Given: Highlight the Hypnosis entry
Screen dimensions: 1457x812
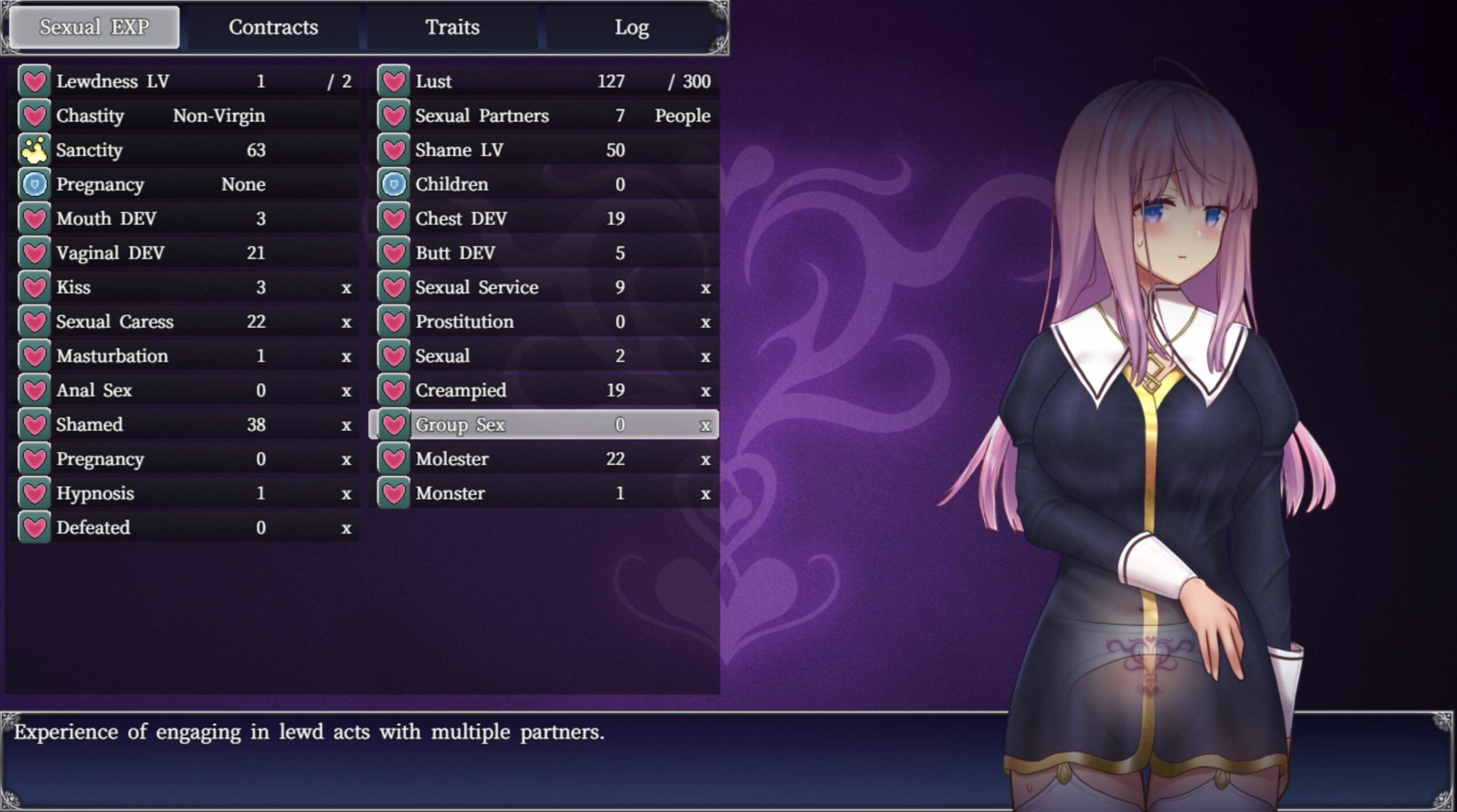Looking at the screenshot, I should (185, 493).
